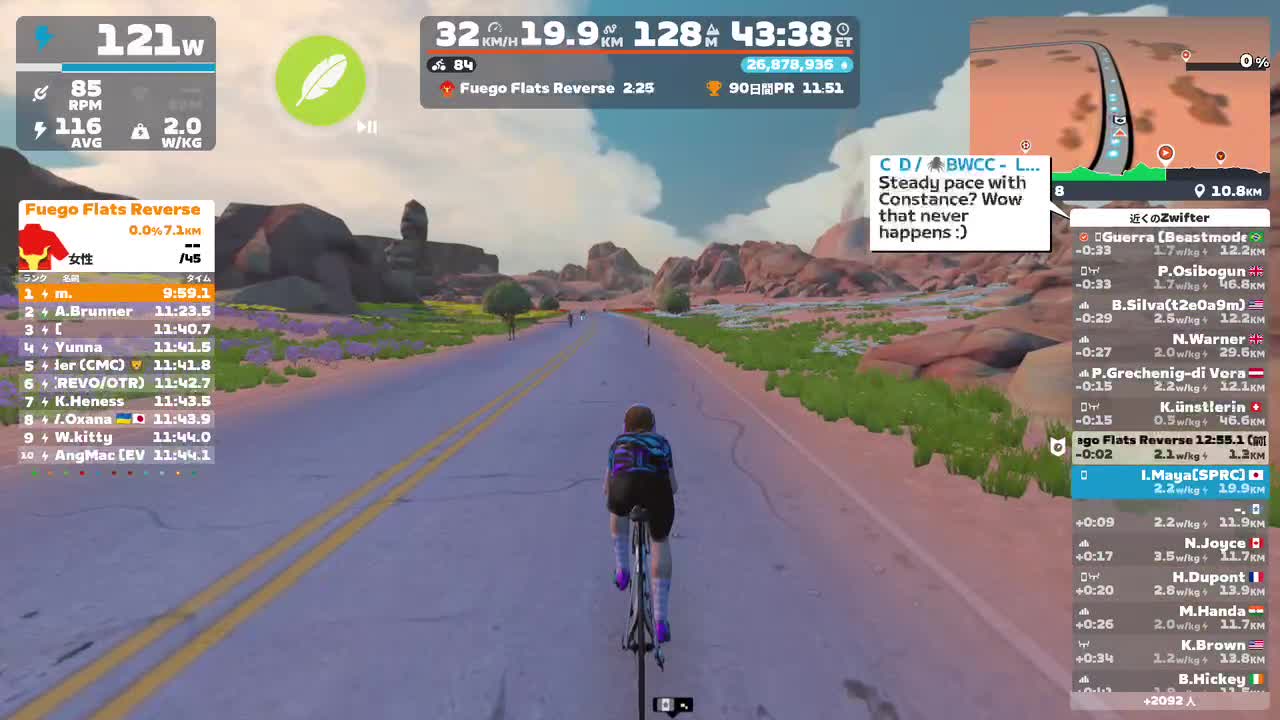1280x720 pixels.
Task: Toggle ride pause with the play/pause control
Action: (368, 127)
